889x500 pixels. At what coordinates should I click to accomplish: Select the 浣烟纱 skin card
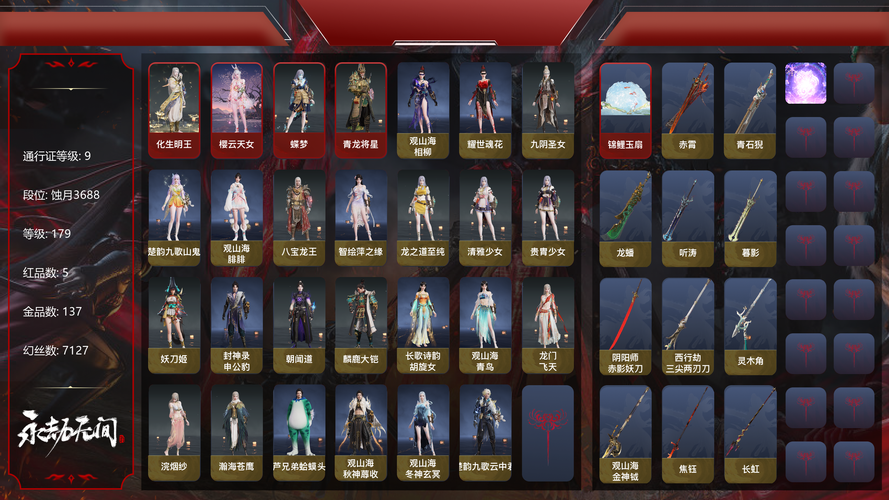174,431
